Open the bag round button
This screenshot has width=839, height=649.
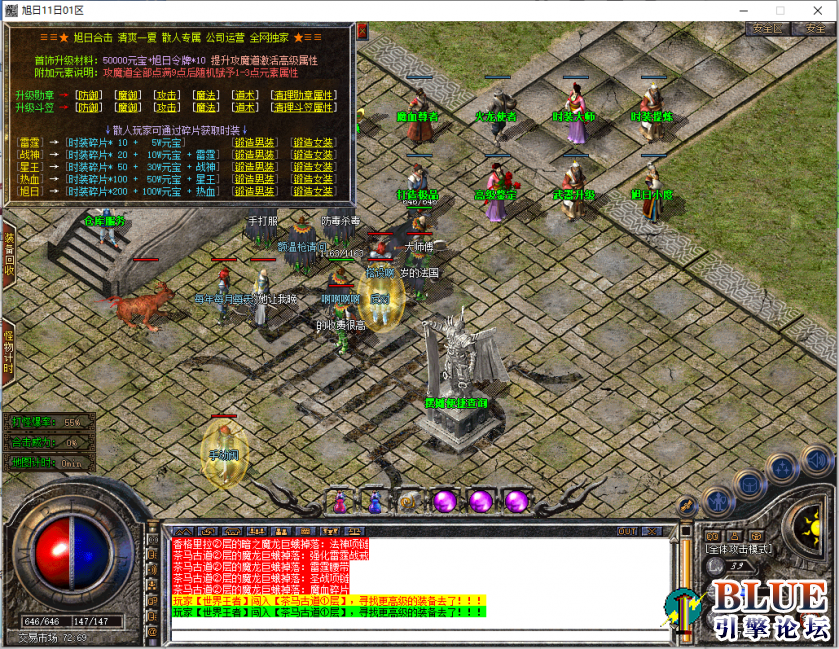tap(747, 484)
